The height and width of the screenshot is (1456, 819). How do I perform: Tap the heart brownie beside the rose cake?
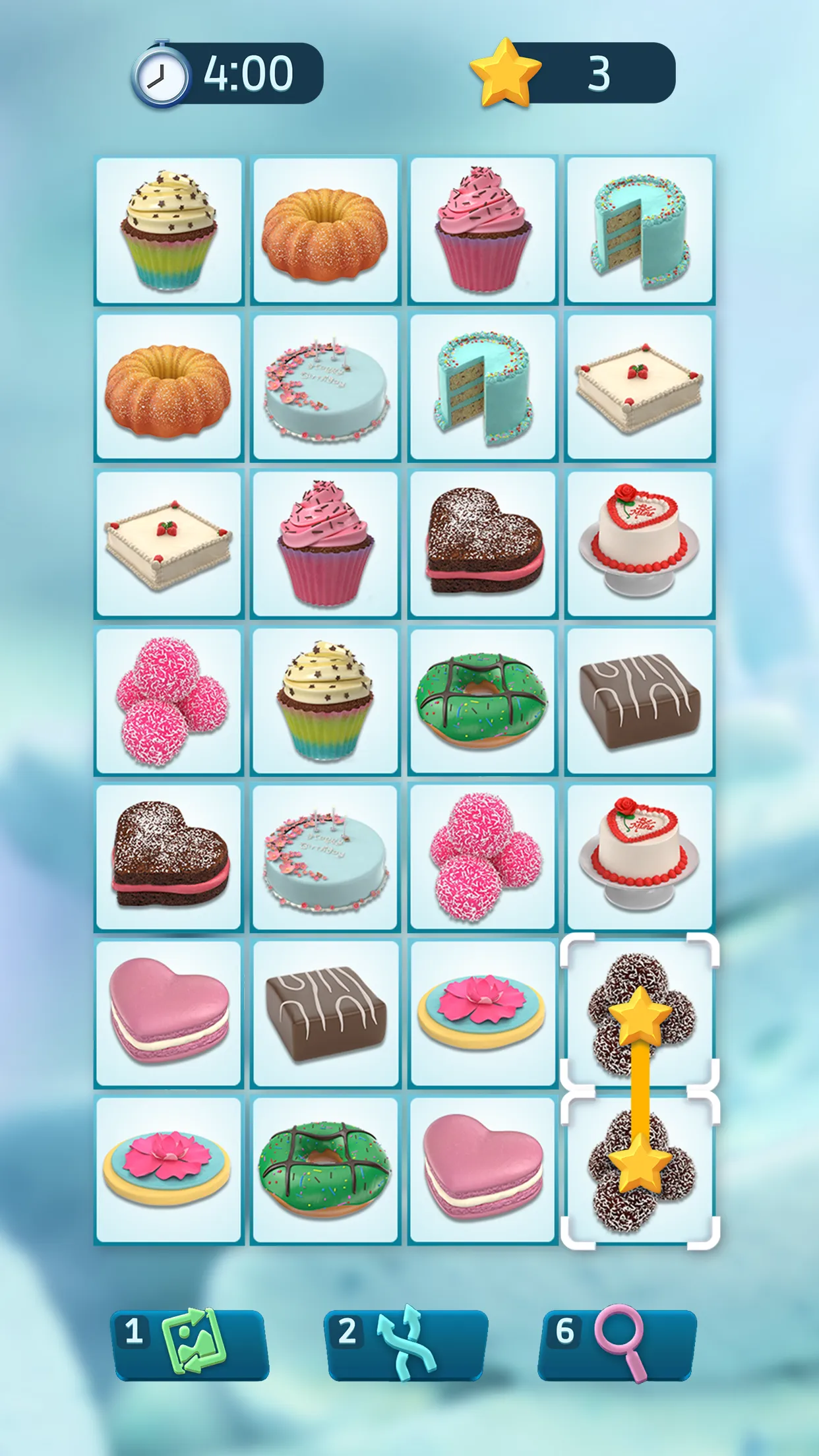(x=482, y=543)
